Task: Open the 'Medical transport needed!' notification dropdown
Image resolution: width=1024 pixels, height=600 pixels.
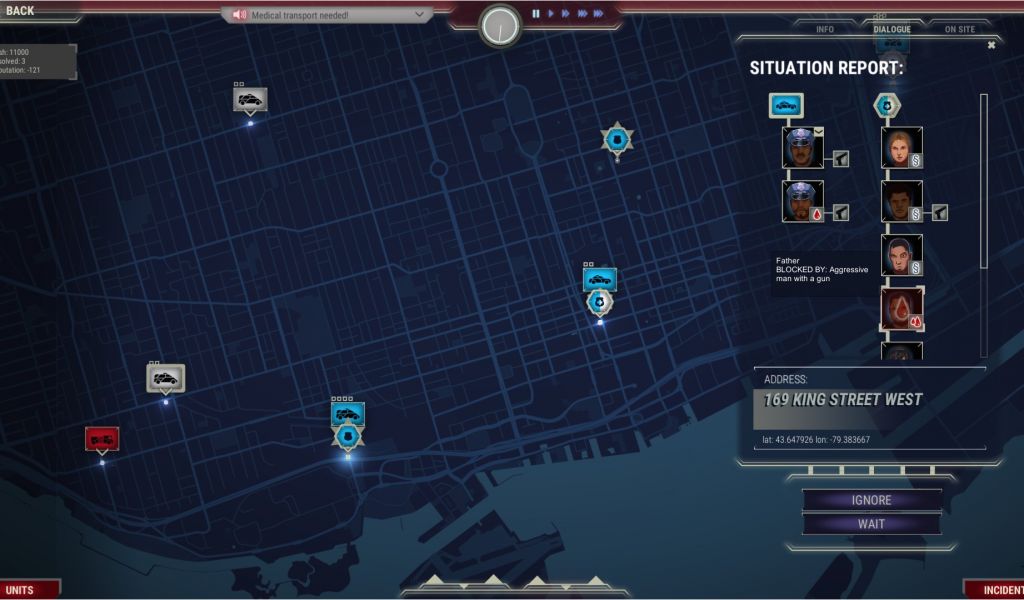Action: pyautogui.click(x=327, y=15)
